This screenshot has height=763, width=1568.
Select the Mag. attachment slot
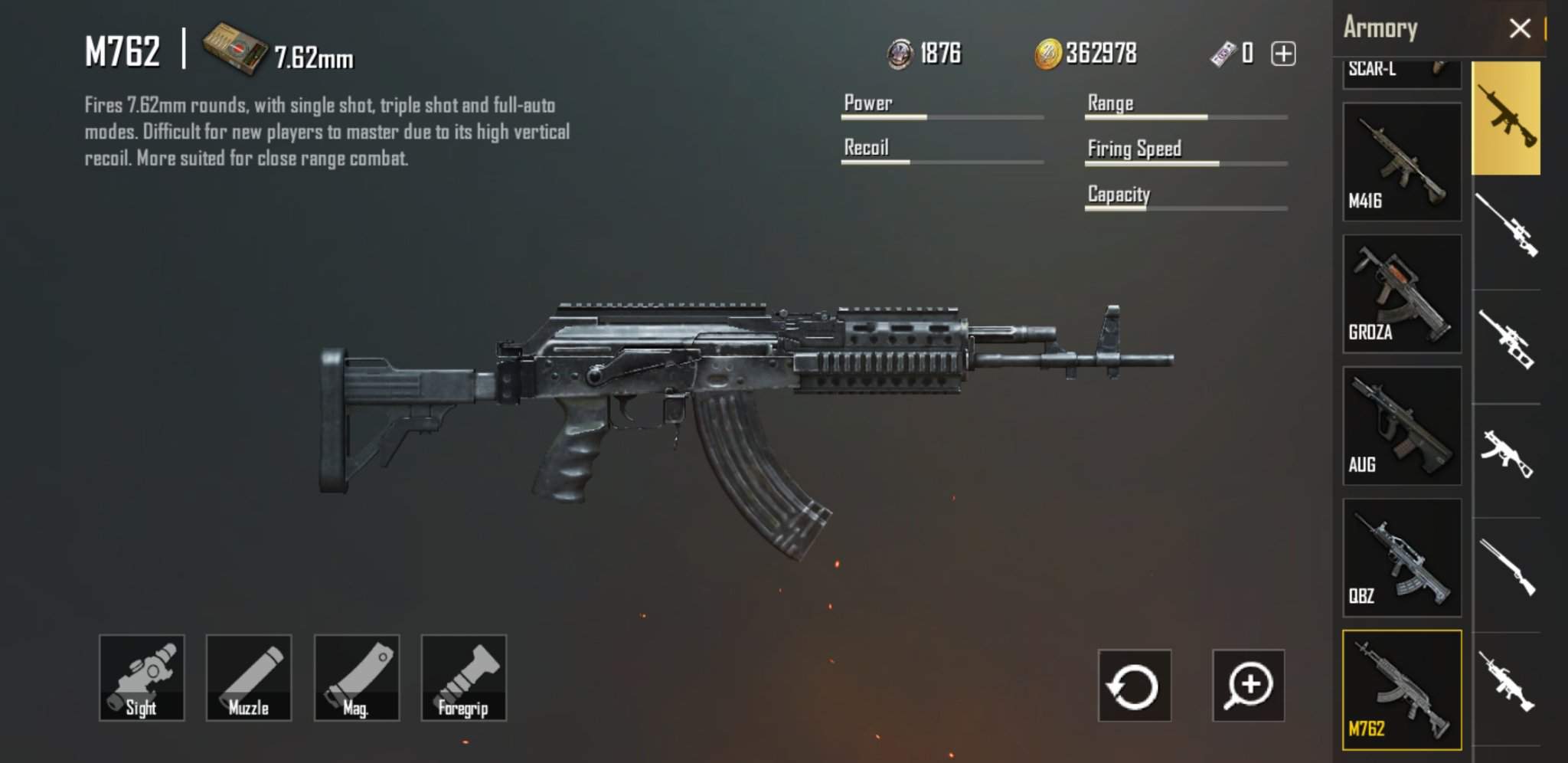[x=357, y=677]
